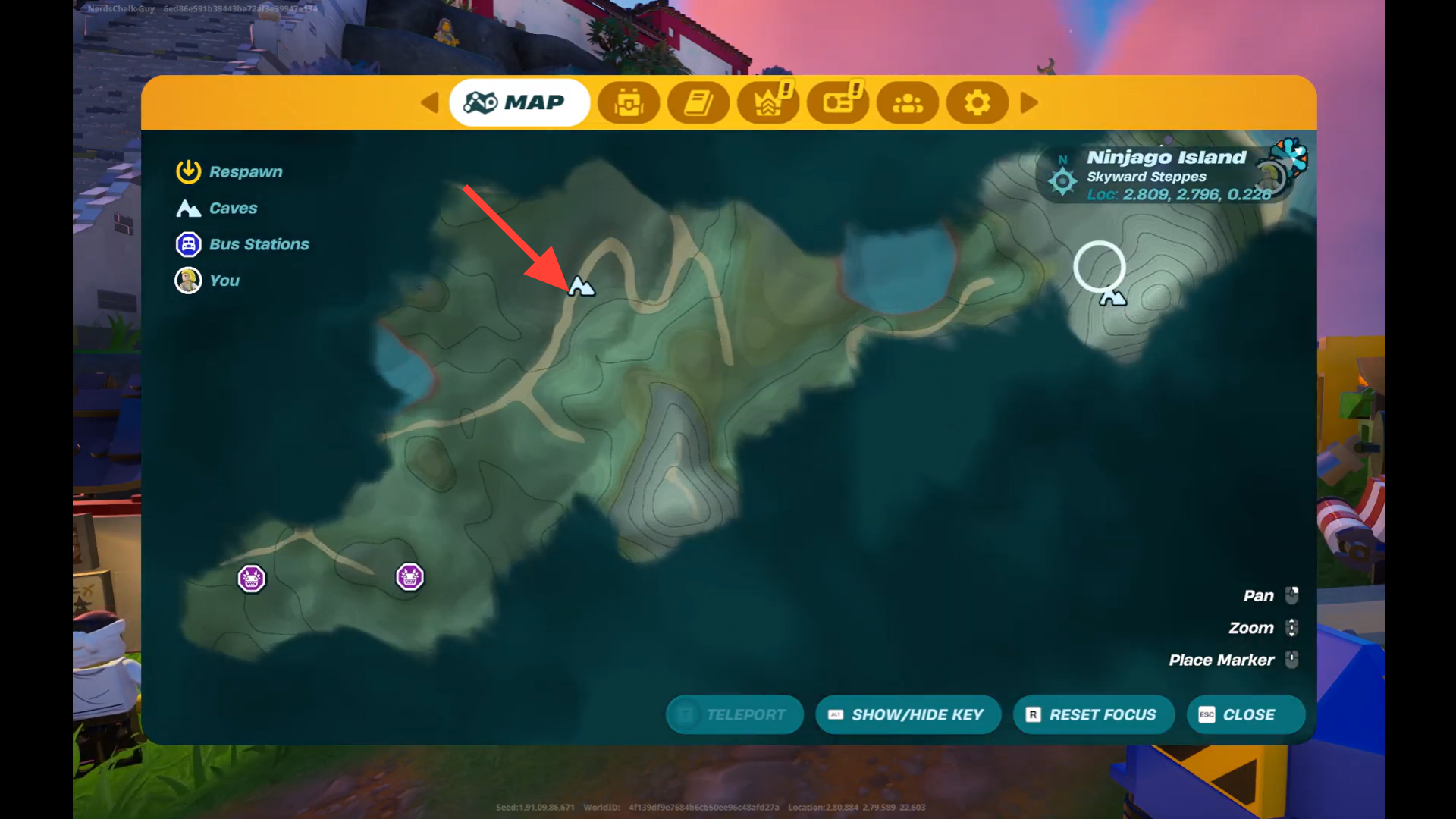Switch to the journal book tab
Screen dimensions: 1456x819
click(698, 102)
